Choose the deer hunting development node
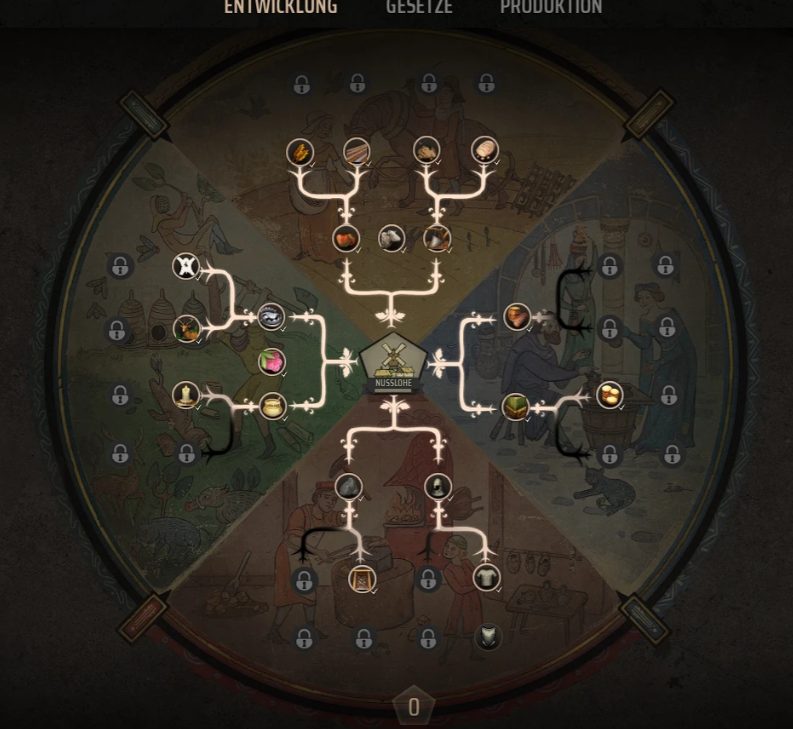The width and height of the screenshot is (793, 729). click(x=187, y=328)
